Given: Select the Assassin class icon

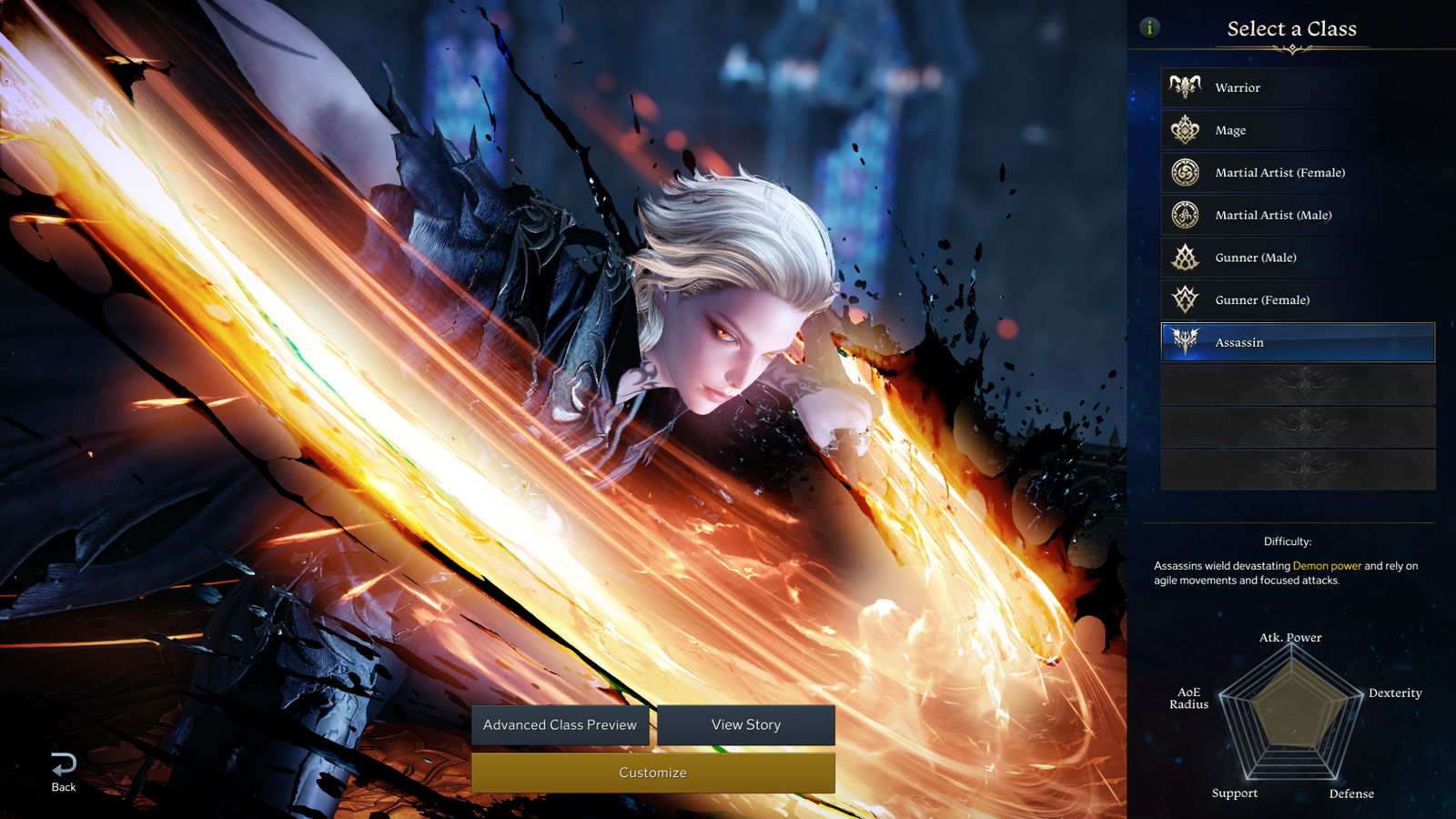Looking at the screenshot, I should (x=1183, y=342).
